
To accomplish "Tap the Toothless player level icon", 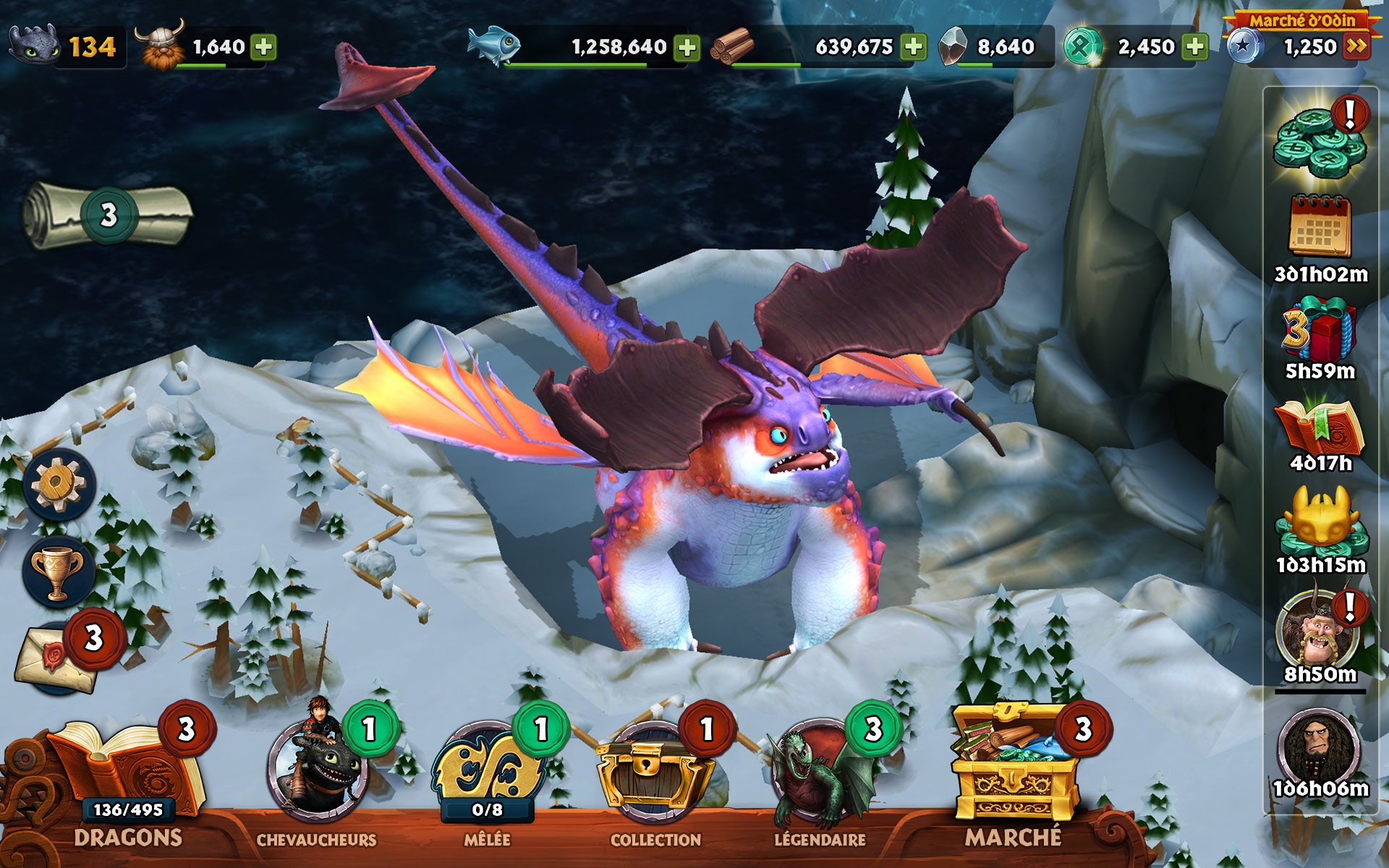I will 34,45.
